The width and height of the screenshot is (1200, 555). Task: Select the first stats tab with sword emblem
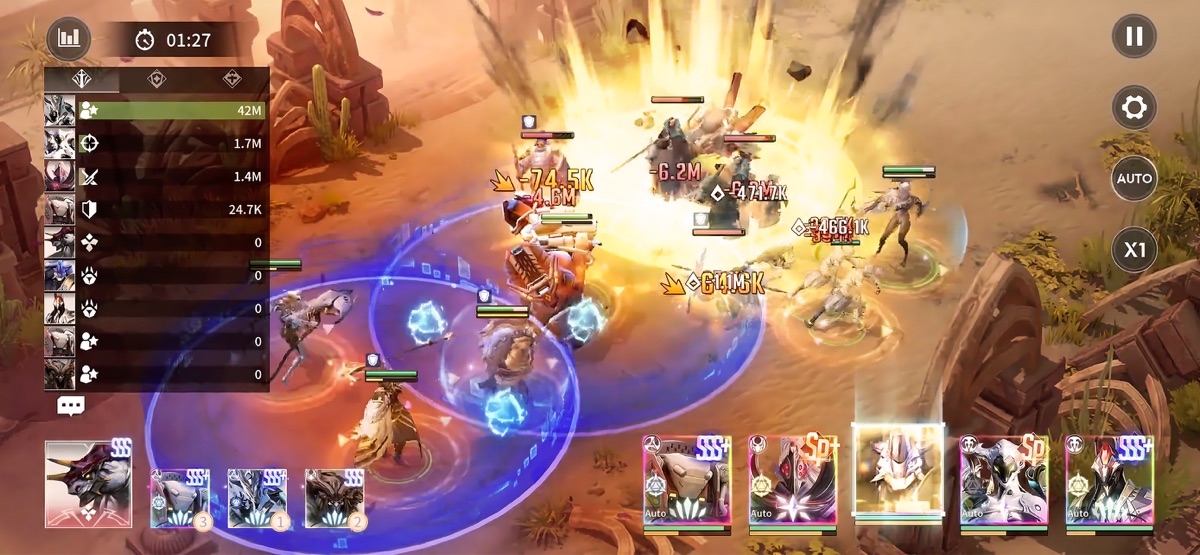(82, 80)
